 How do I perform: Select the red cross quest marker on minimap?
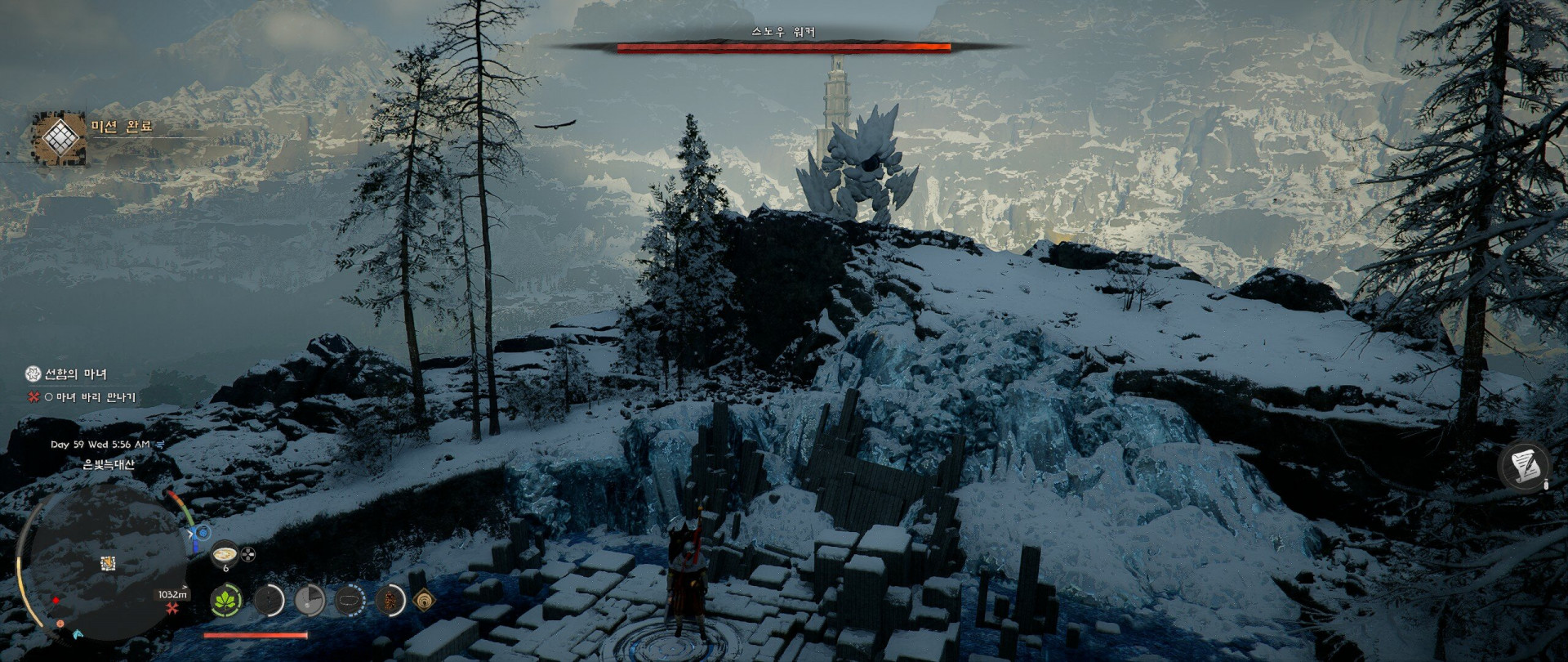tap(172, 609)
